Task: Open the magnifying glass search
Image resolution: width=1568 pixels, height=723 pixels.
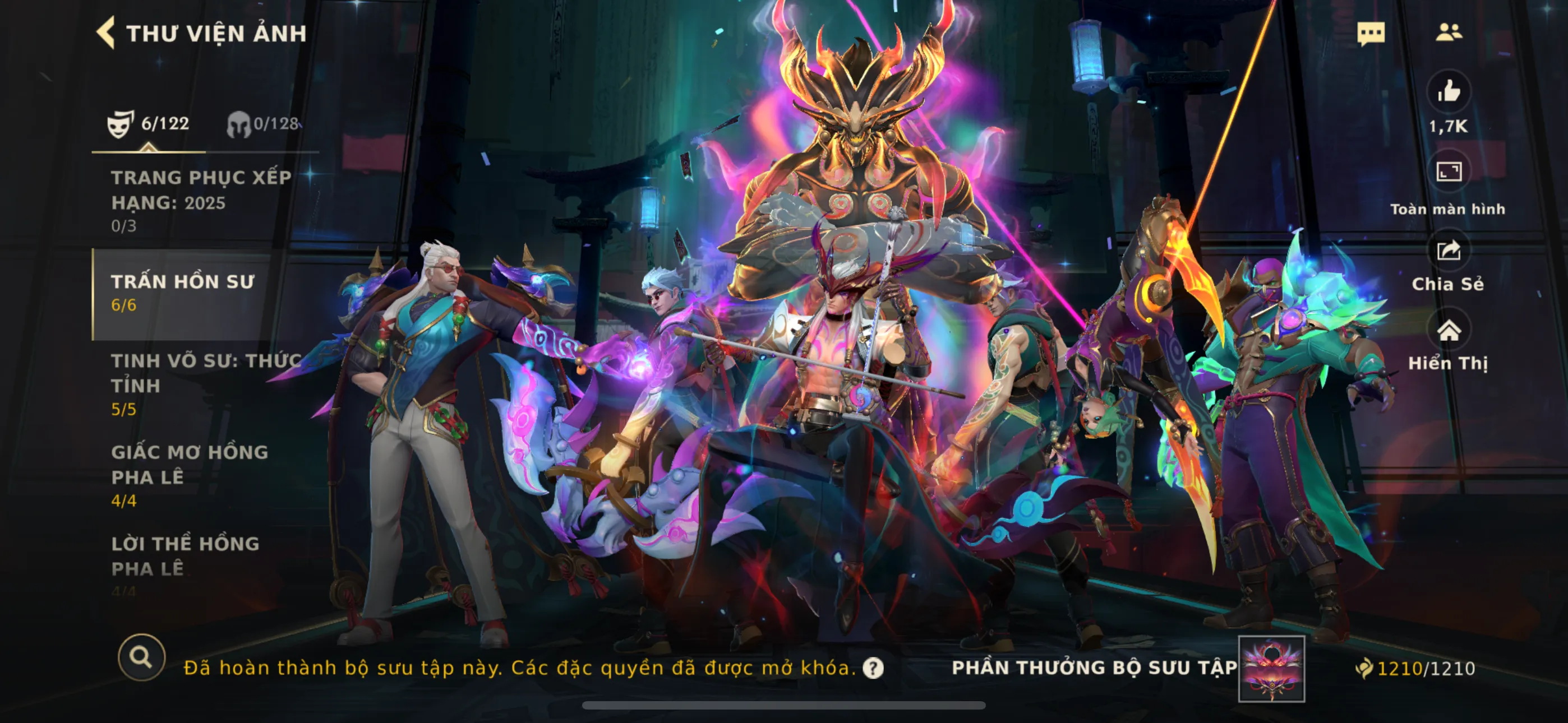Action: tap(141, 657)
